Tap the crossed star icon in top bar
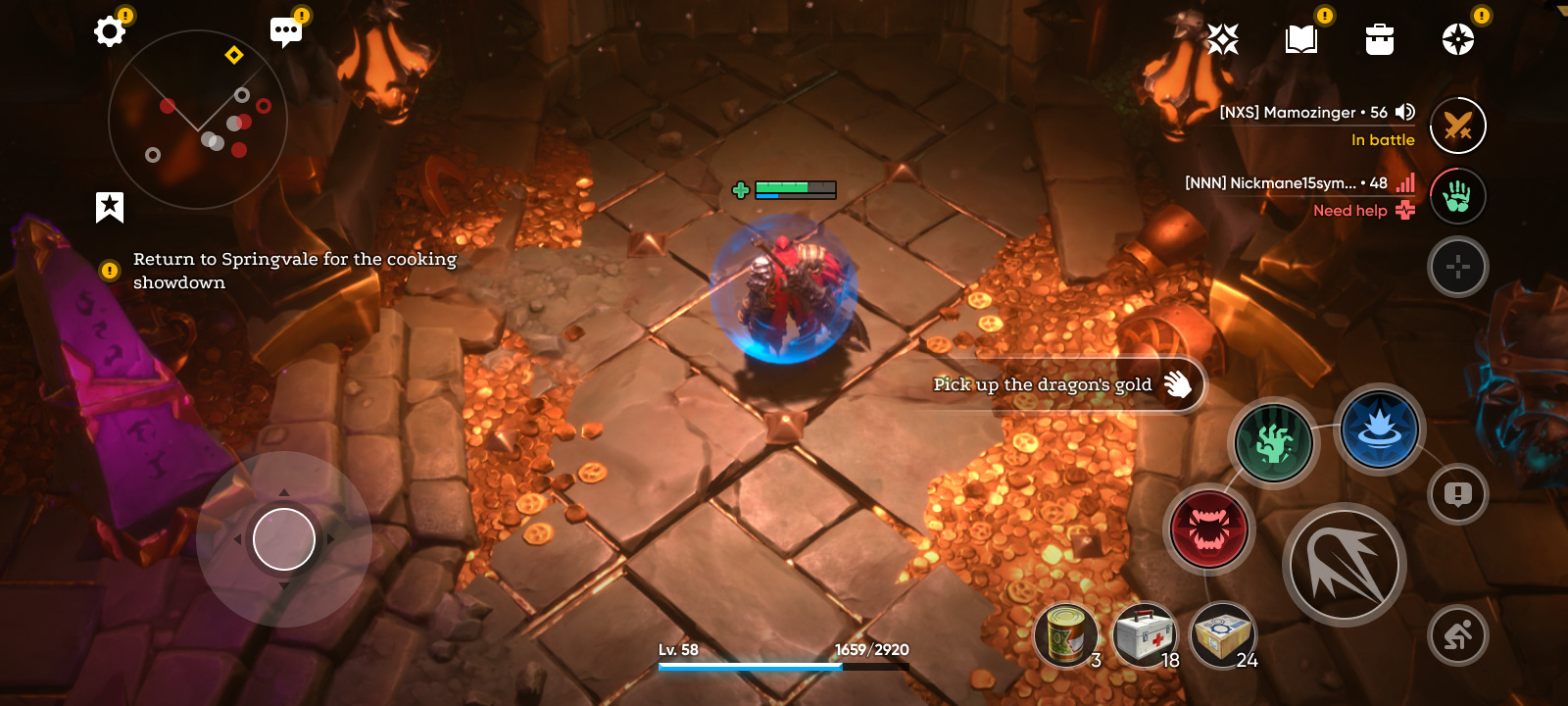This screenshot has height=706, width=1568. (x=1223, y=39)
